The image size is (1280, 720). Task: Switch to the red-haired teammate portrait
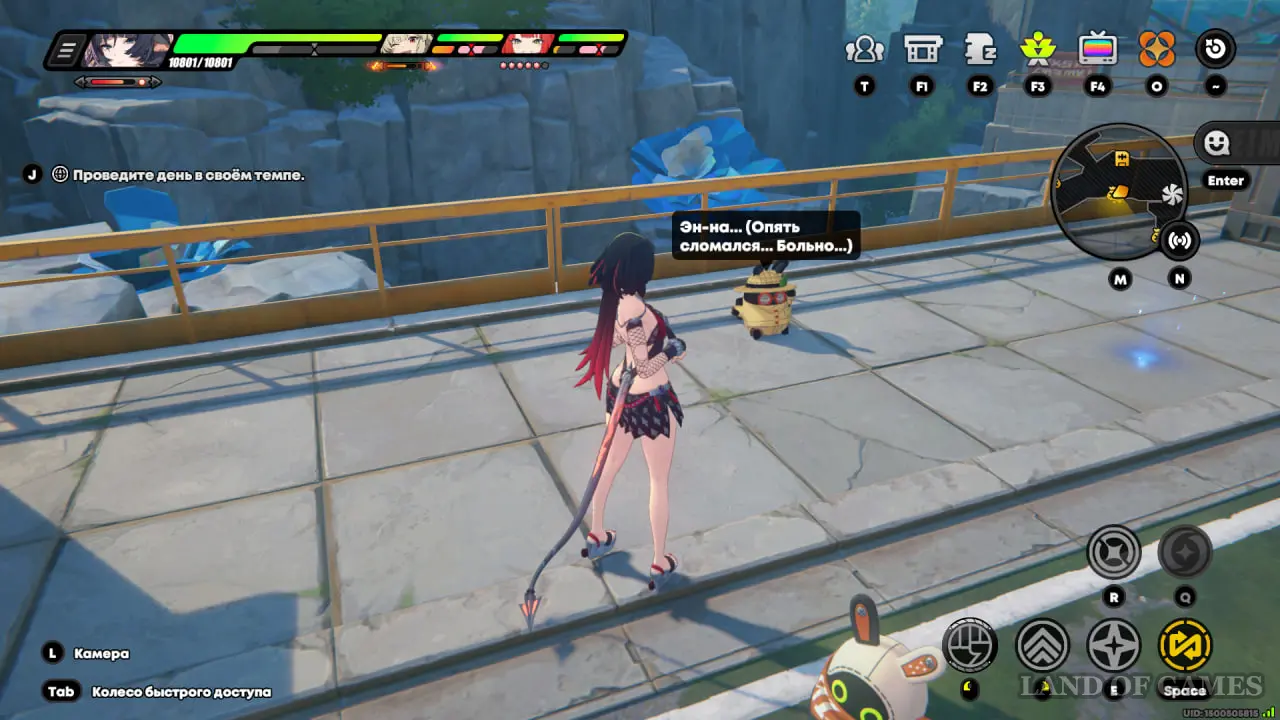click(x=526, y=44)
